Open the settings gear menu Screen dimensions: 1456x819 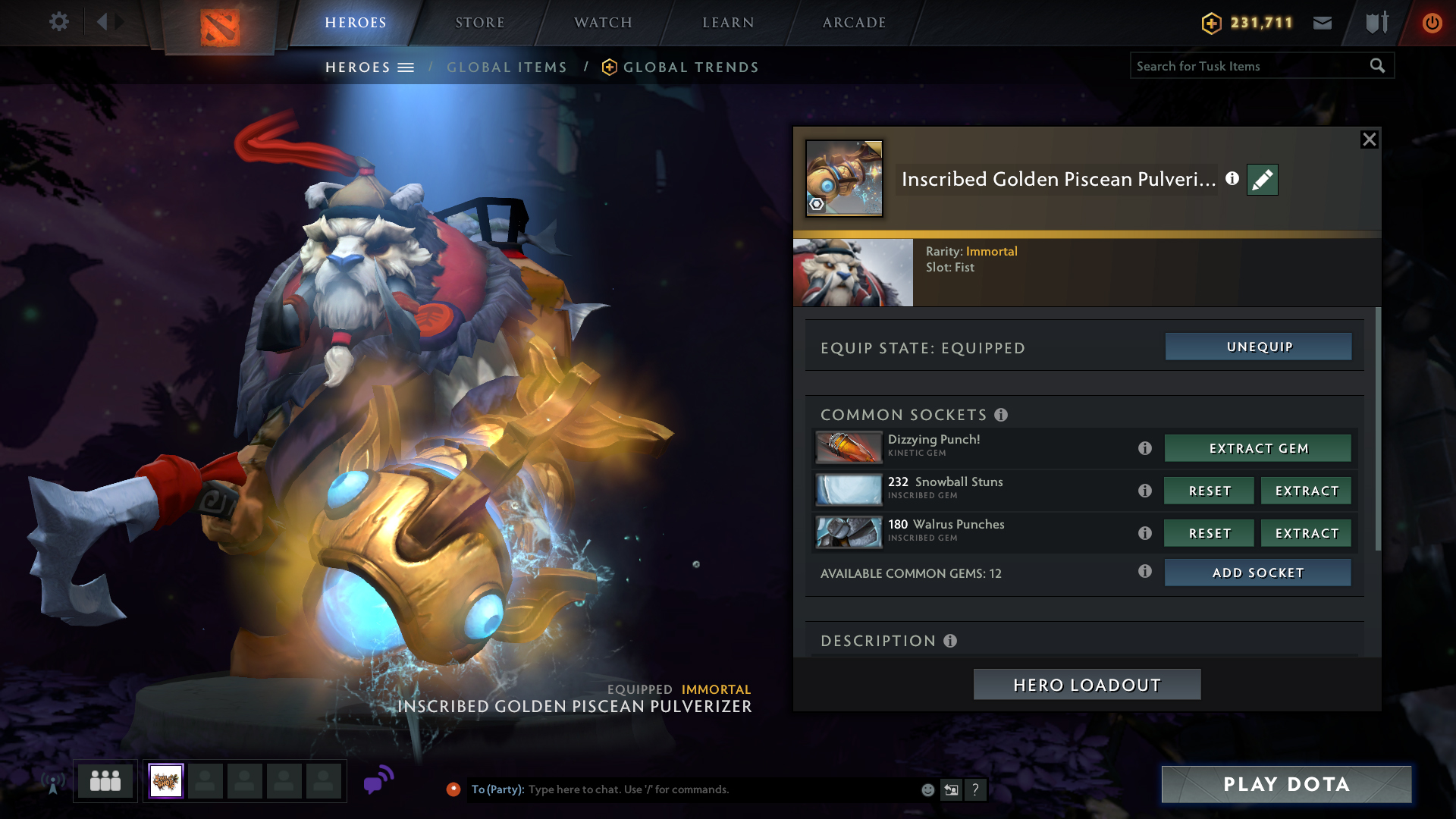point(59,22)
